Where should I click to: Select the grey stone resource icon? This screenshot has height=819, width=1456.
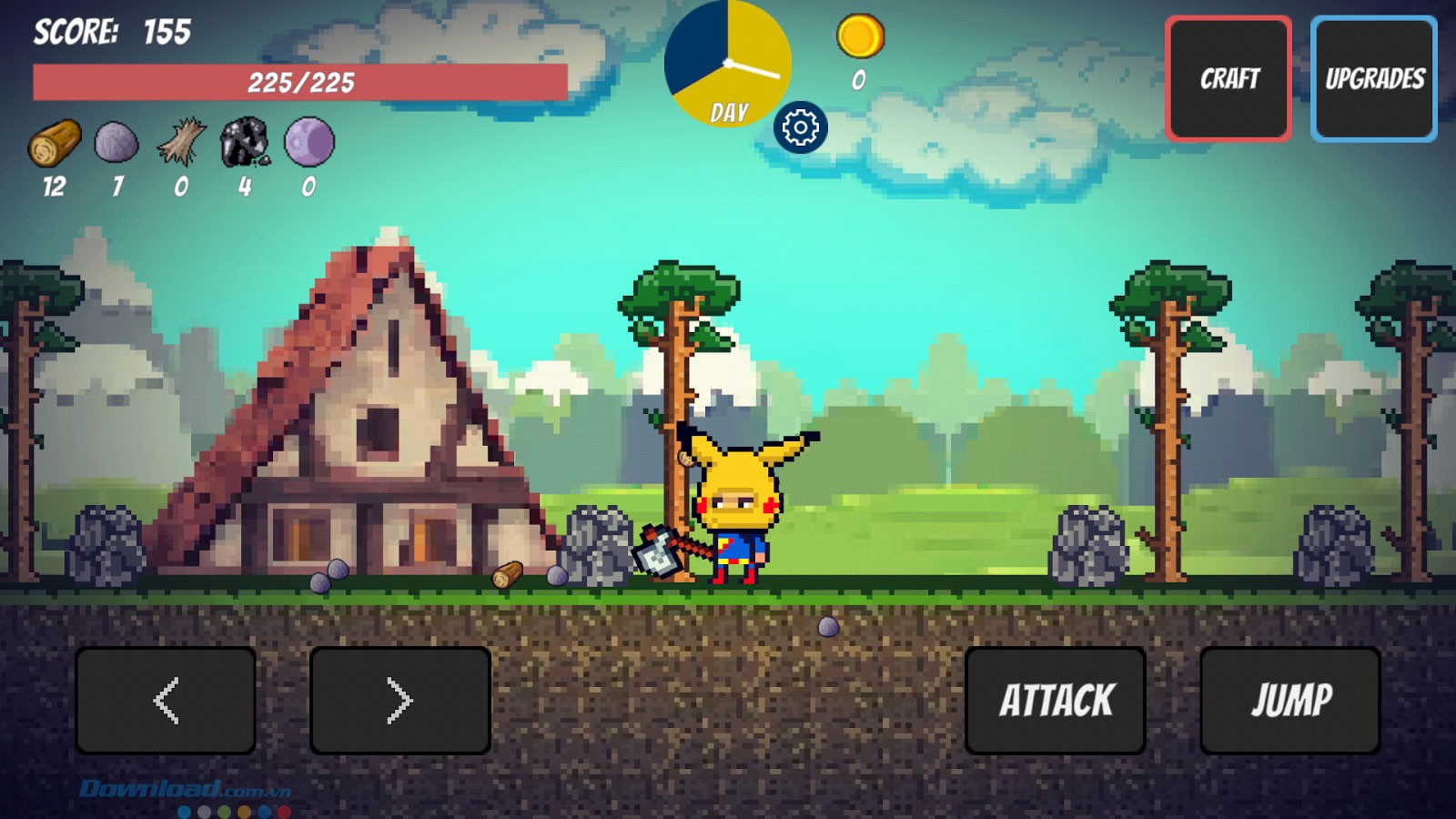coord(116,143)
